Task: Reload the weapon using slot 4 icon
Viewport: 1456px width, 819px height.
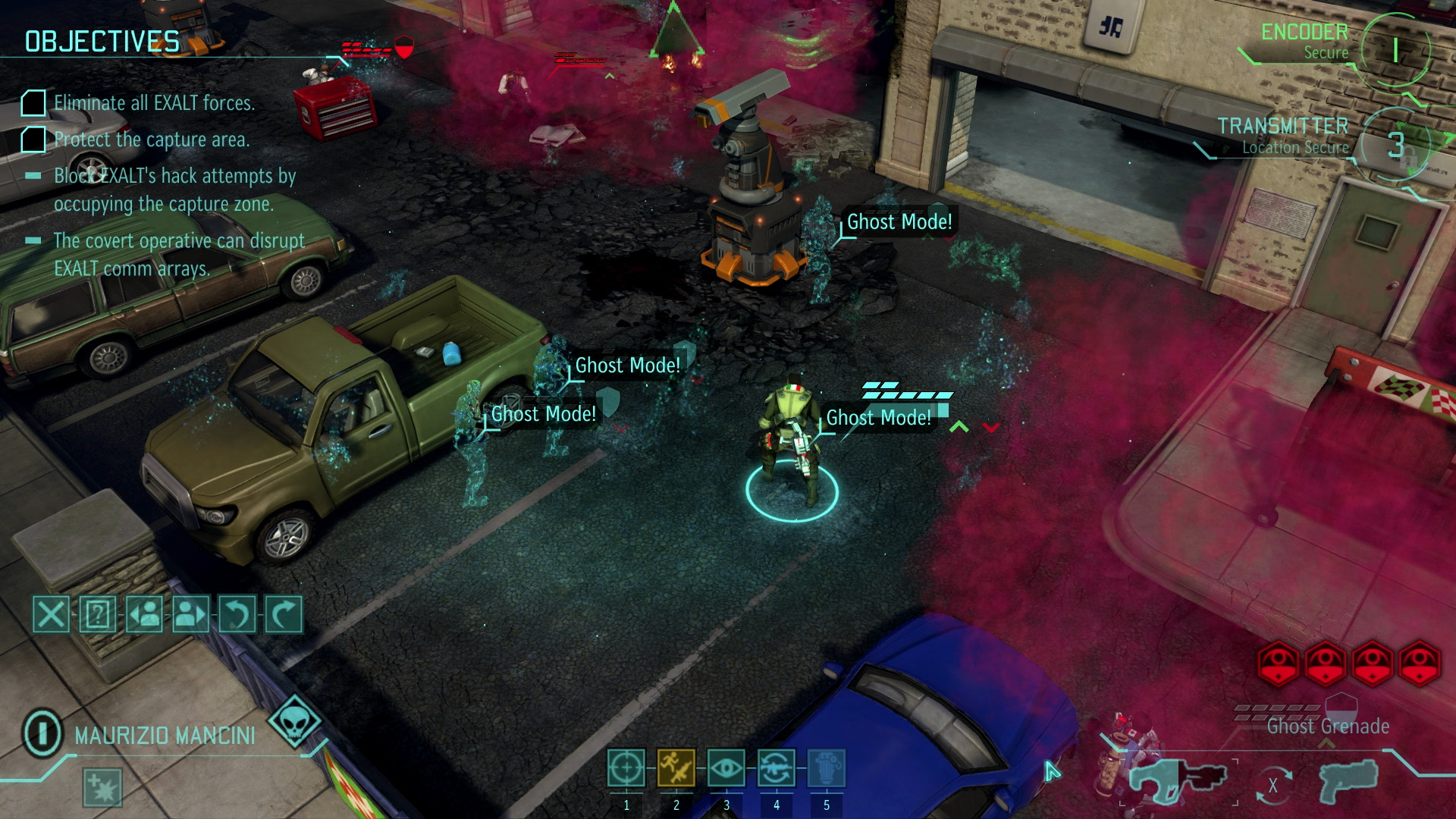Action: [777, 768]
